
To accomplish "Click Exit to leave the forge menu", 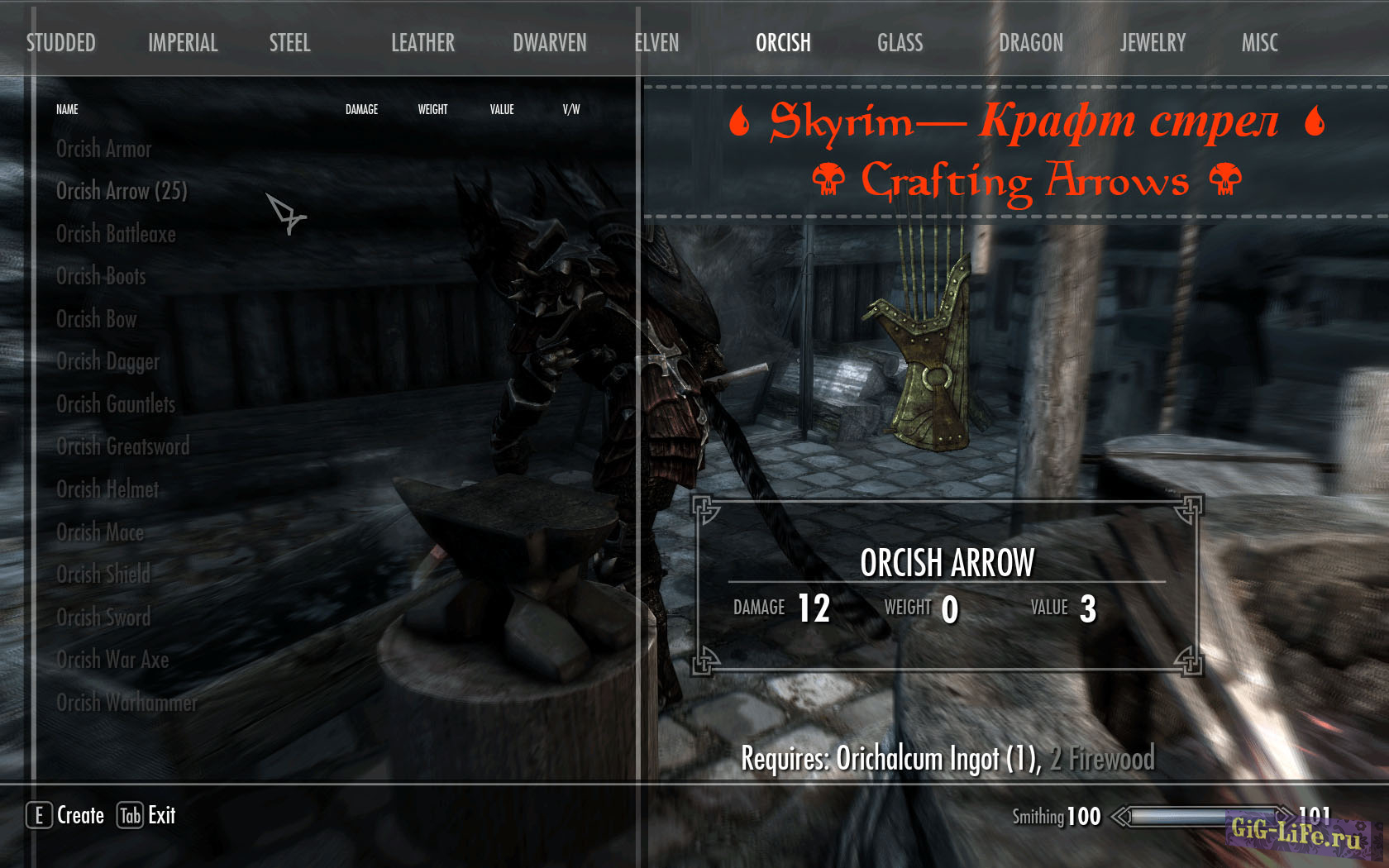I will [160, 815].
